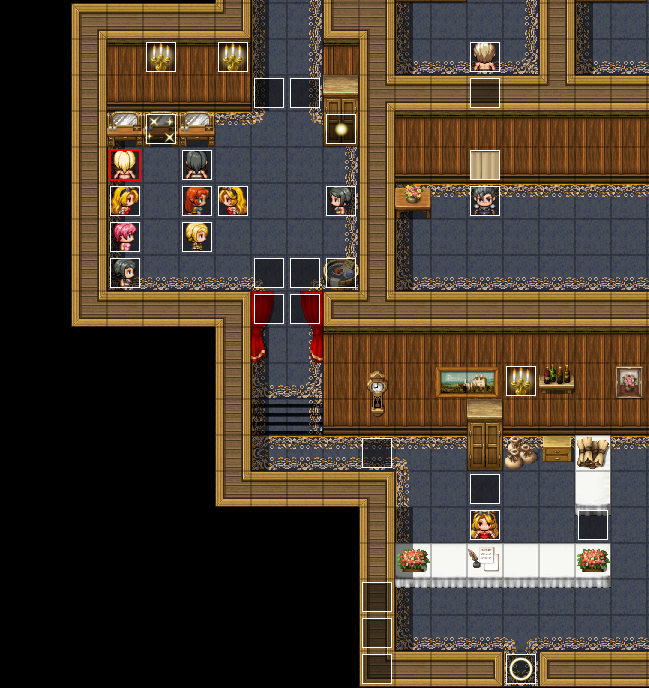649x688 pixels.
Task: Choose the red-haired character event tile
Action: pyautogui.click(x=197, y=201)
